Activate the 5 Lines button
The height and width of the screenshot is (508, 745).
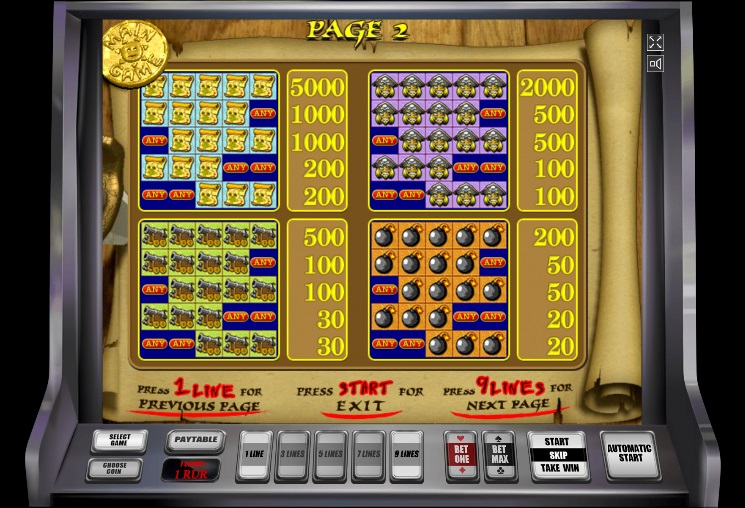point(330,455)
